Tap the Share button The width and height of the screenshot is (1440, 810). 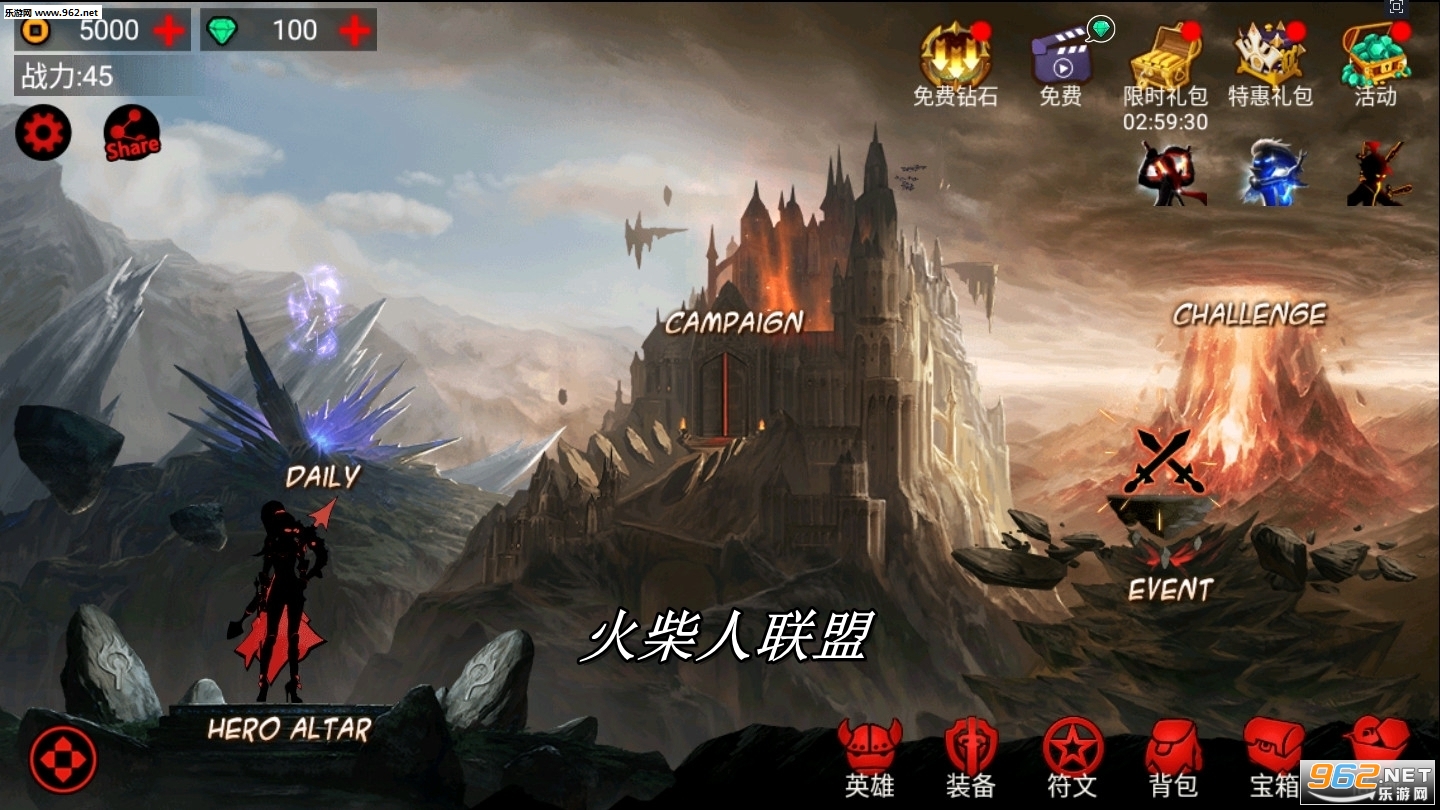[x=131, y=135]
